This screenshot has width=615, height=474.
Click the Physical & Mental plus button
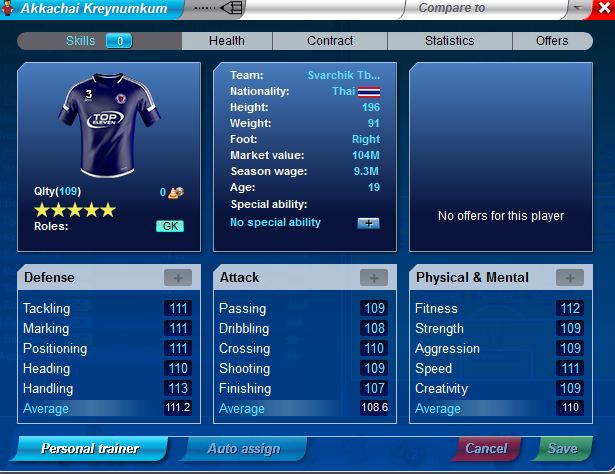click(570, 277)
